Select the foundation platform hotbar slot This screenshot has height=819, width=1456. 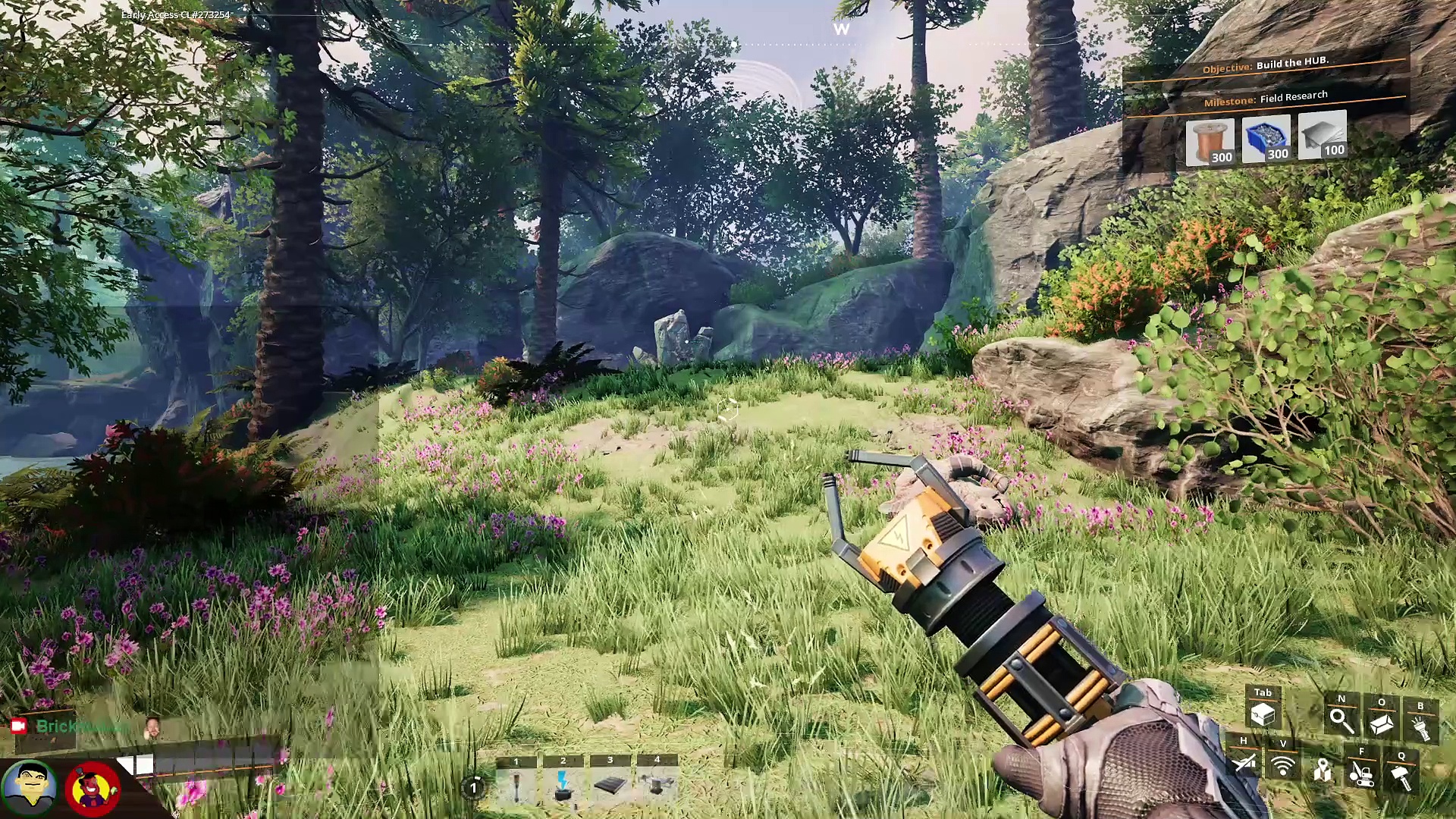click(x=610, y=786)
